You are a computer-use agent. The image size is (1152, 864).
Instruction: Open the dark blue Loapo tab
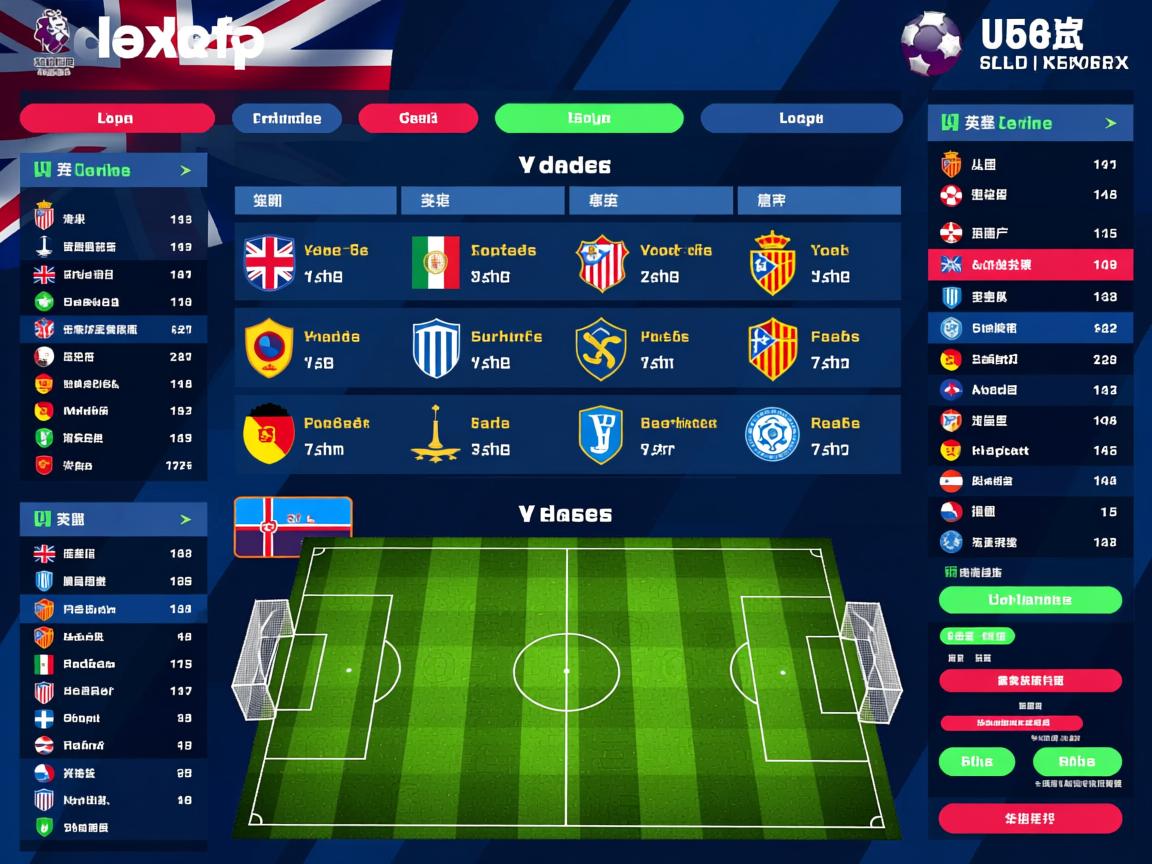(x=801, y=118)
